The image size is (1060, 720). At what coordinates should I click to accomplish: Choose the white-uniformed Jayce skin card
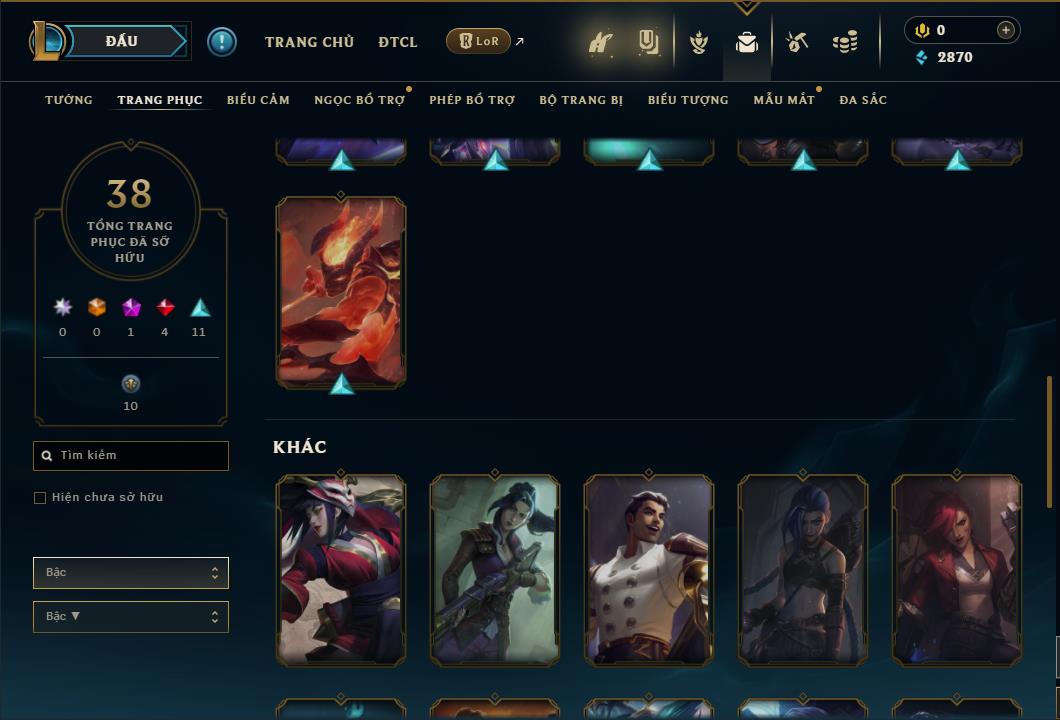(x=649, y=568)
